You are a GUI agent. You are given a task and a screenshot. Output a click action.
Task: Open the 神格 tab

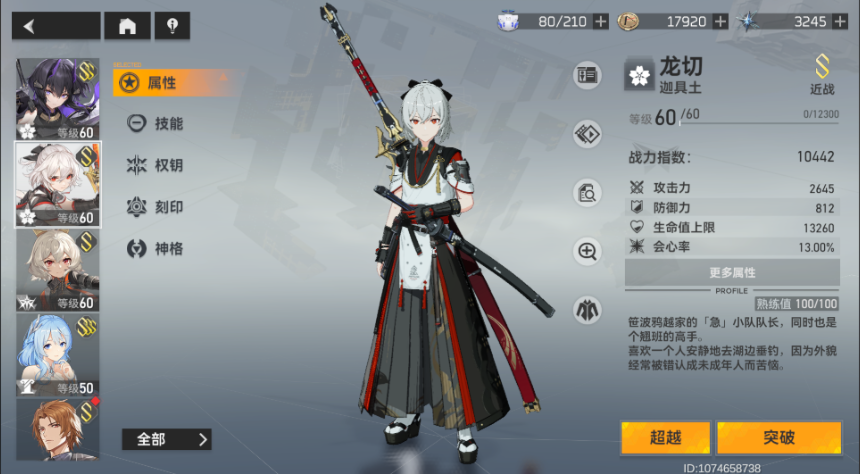(x=160, y=248)
